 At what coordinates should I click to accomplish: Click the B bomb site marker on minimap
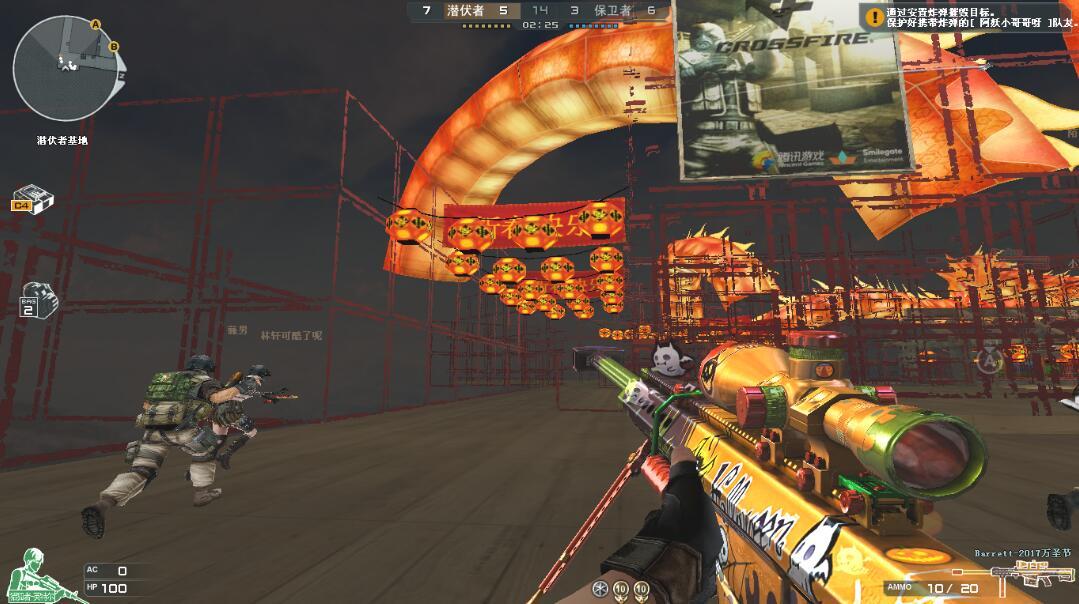pos(113,46)
